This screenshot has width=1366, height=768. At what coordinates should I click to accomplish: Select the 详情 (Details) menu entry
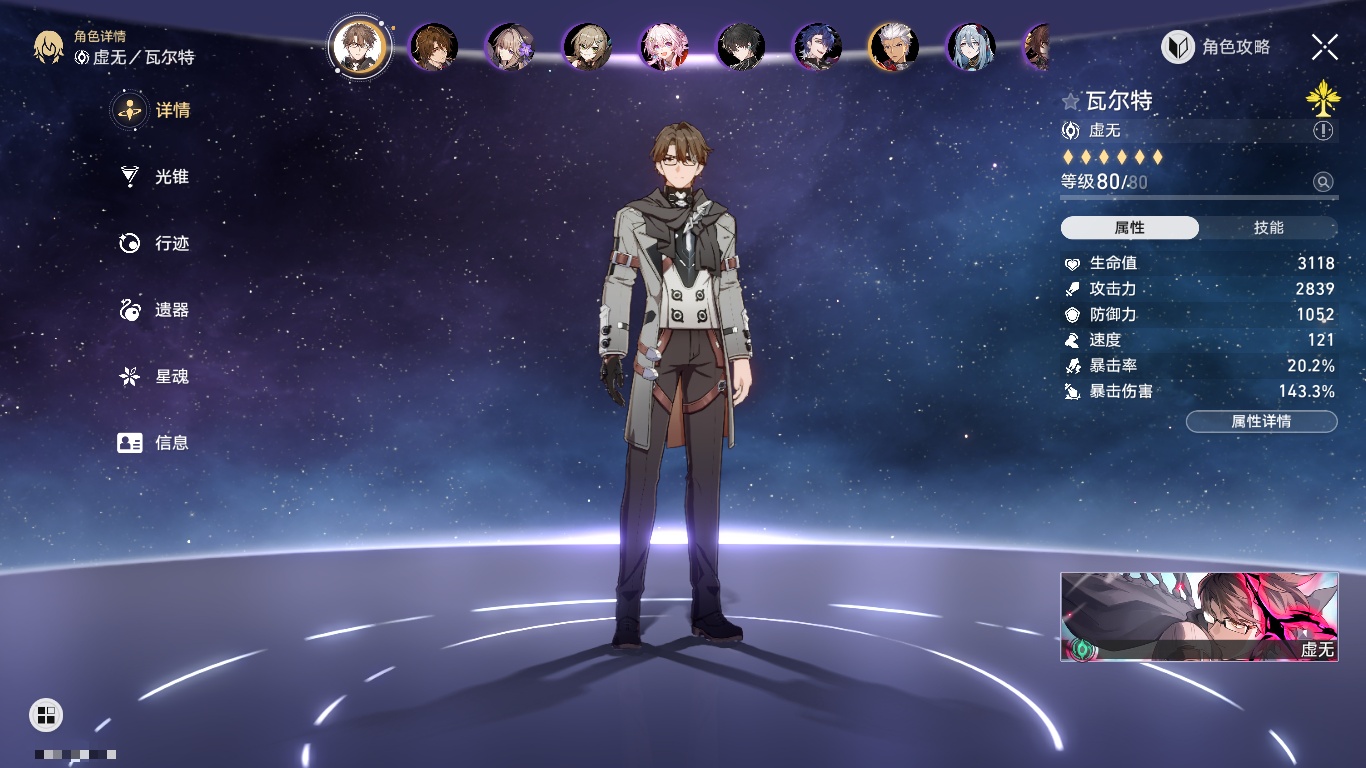point(154,110)
